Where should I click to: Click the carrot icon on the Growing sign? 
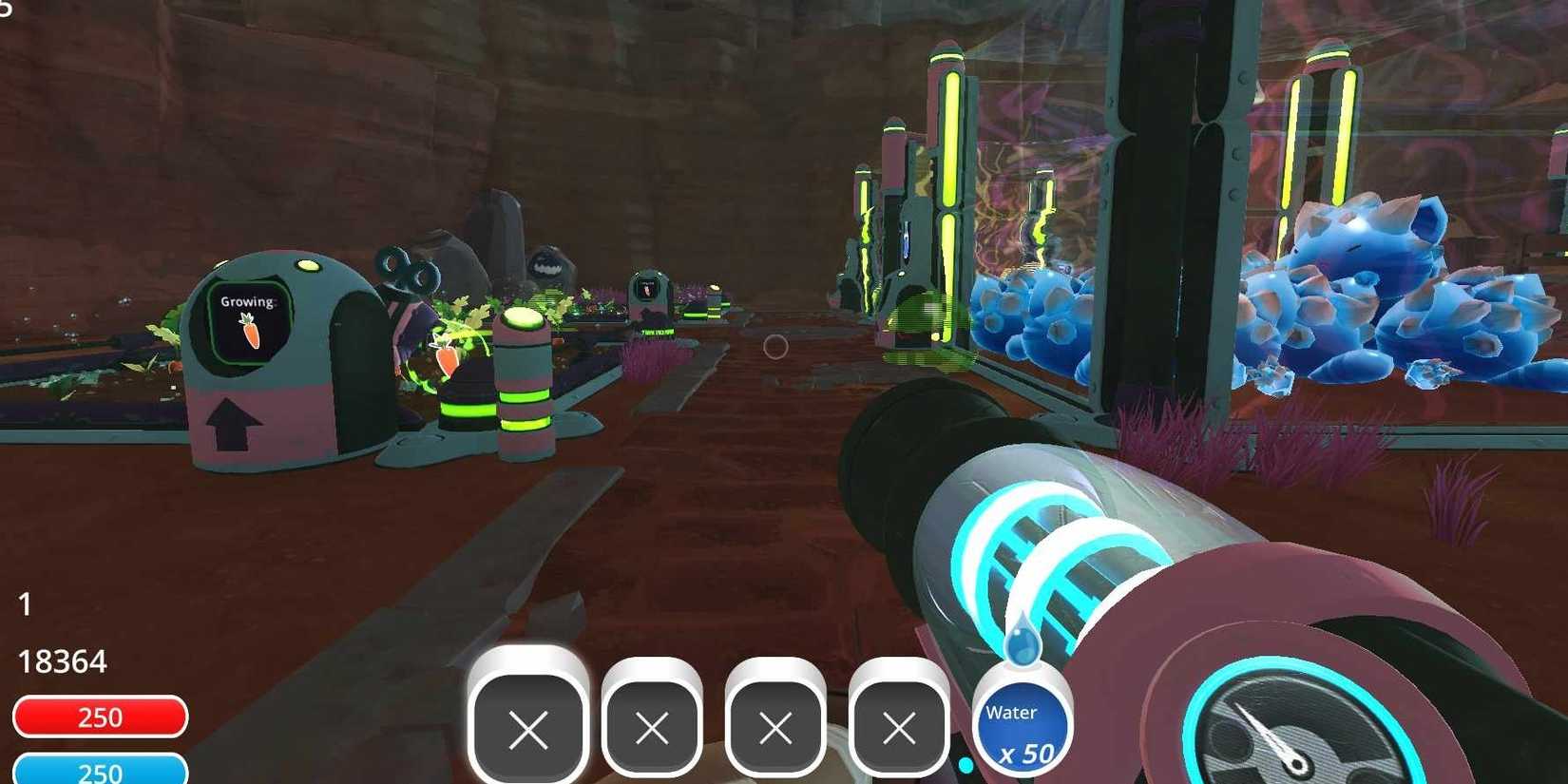point(249,331)
